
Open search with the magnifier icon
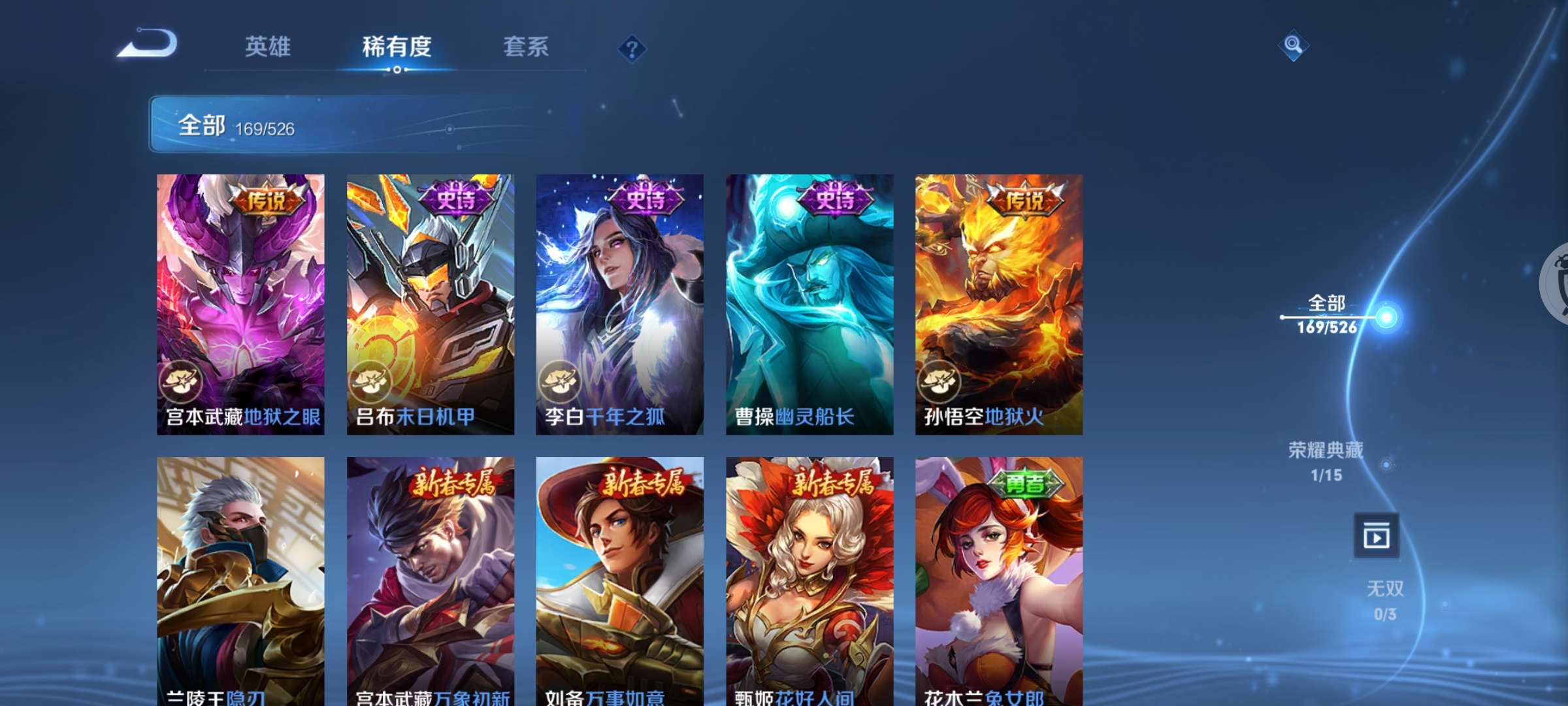pyautogui.click(x=1293, y=44)
